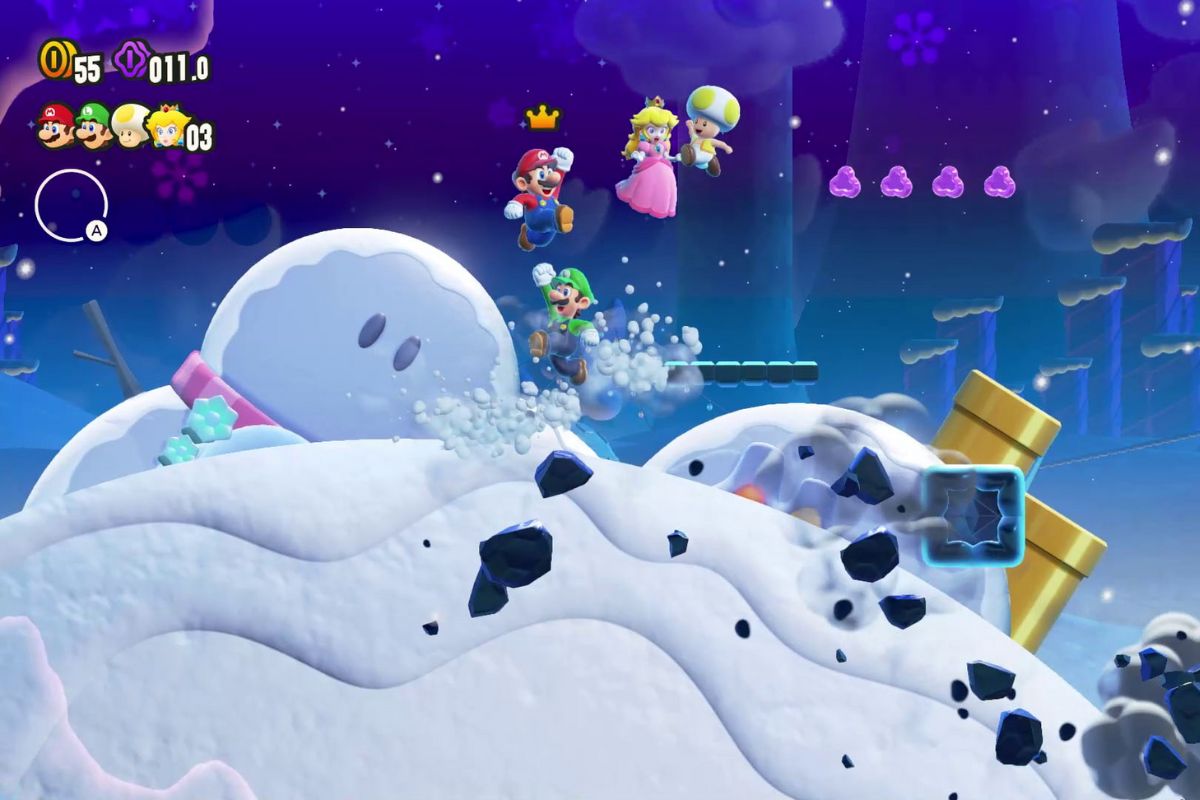This screenshot has height=800, width=1200.
Task: Click the purple flower coin icon
Action: pyautogui.click(x=130, y=60)
